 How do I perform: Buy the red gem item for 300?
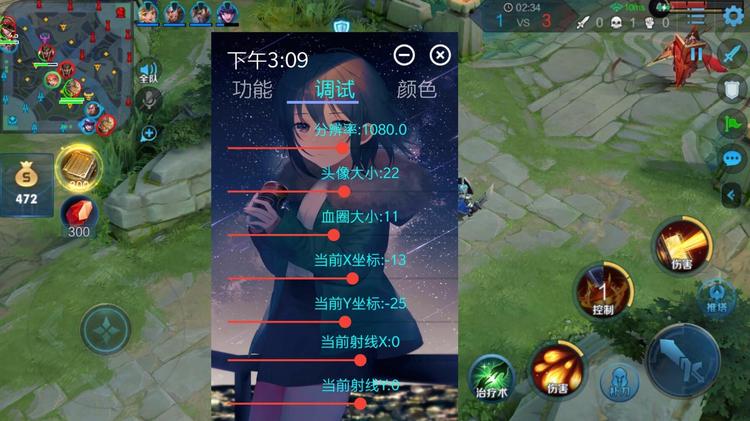pyautogui.click(x=77, y=214)
